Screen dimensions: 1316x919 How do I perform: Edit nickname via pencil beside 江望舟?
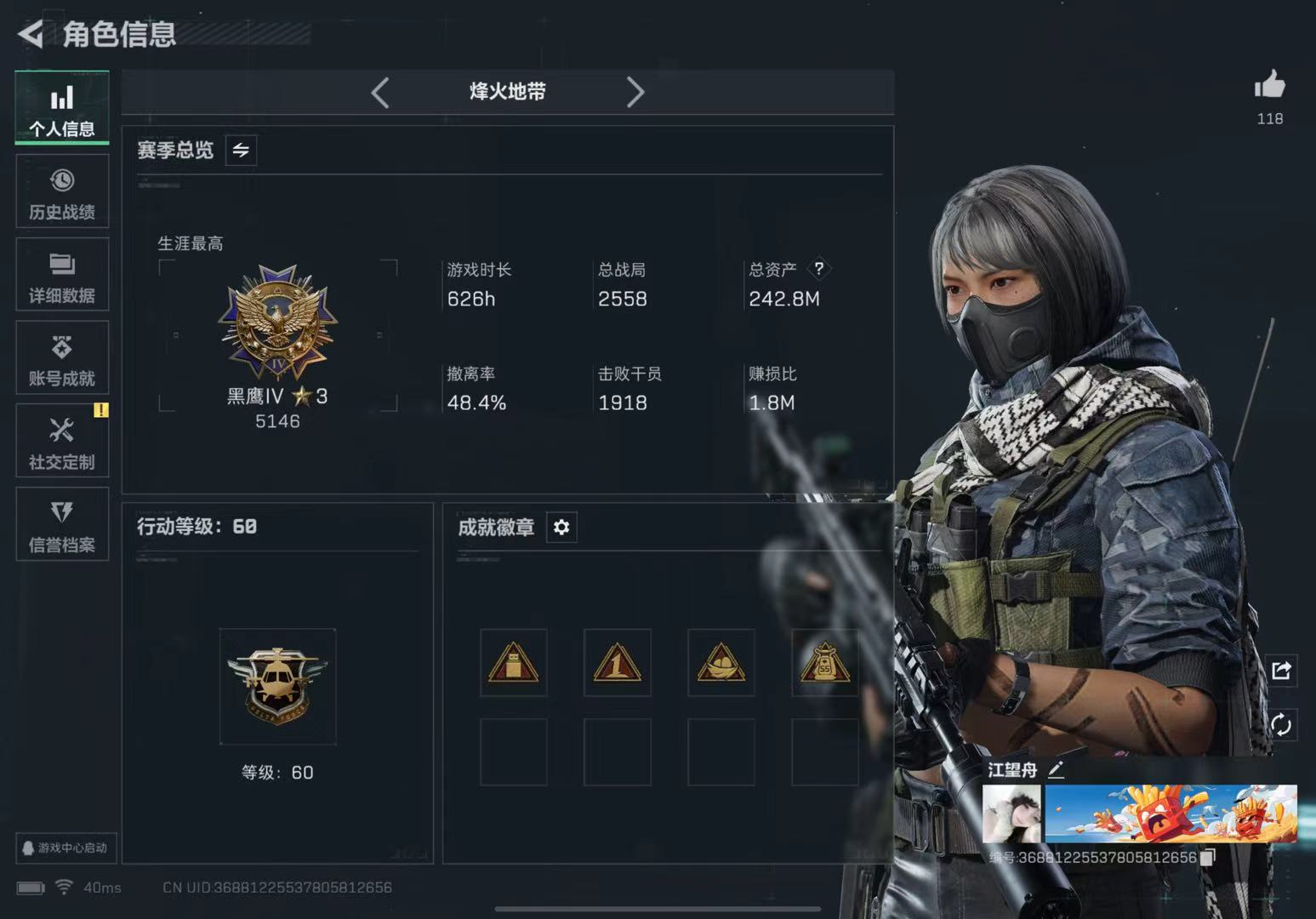1057,770
